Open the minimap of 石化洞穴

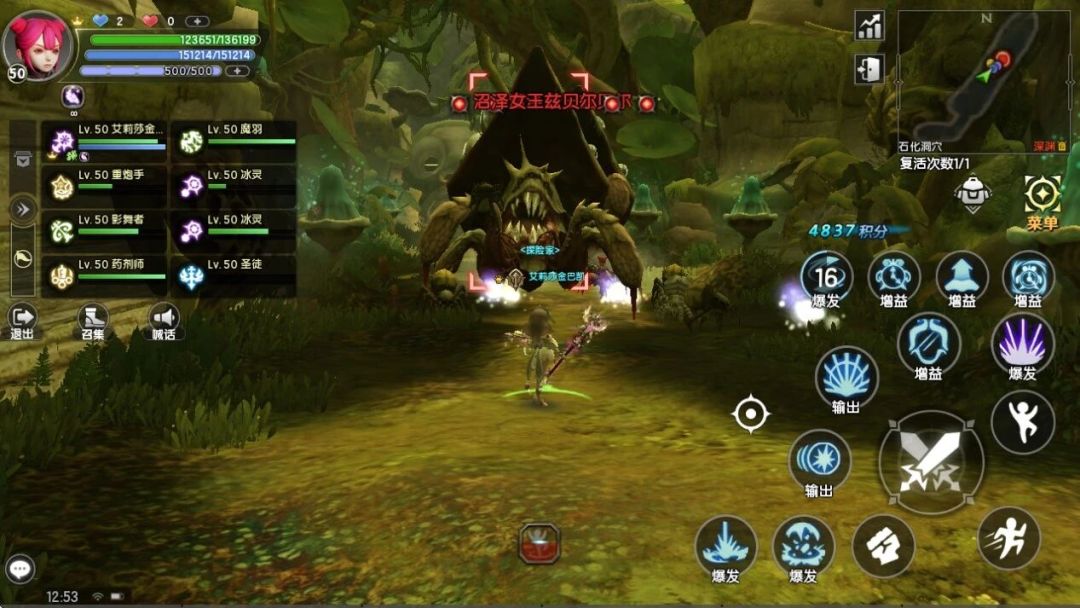click(983, 74)
